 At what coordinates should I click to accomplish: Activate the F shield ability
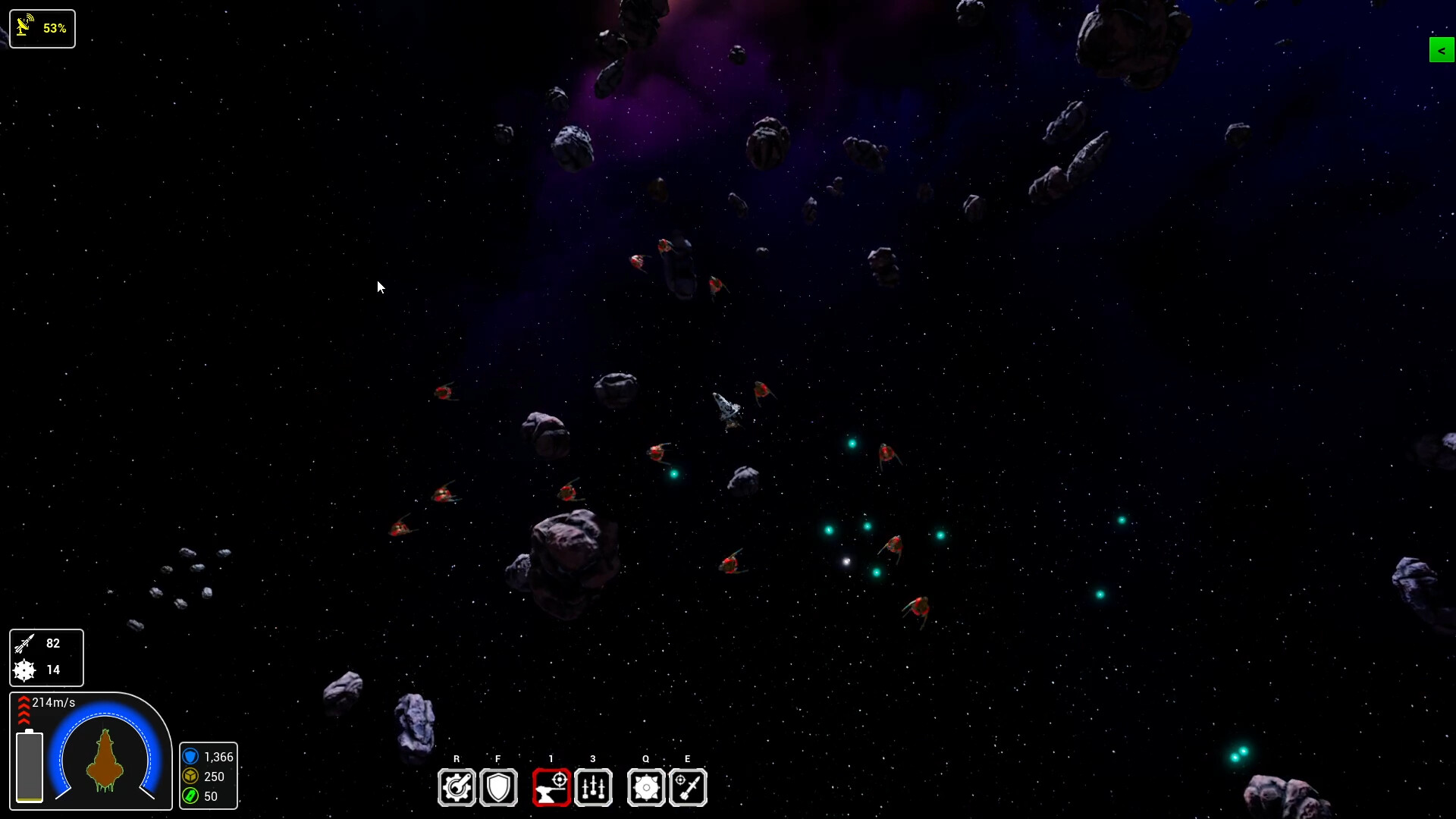pyautogui.click(x=498, y=787)
